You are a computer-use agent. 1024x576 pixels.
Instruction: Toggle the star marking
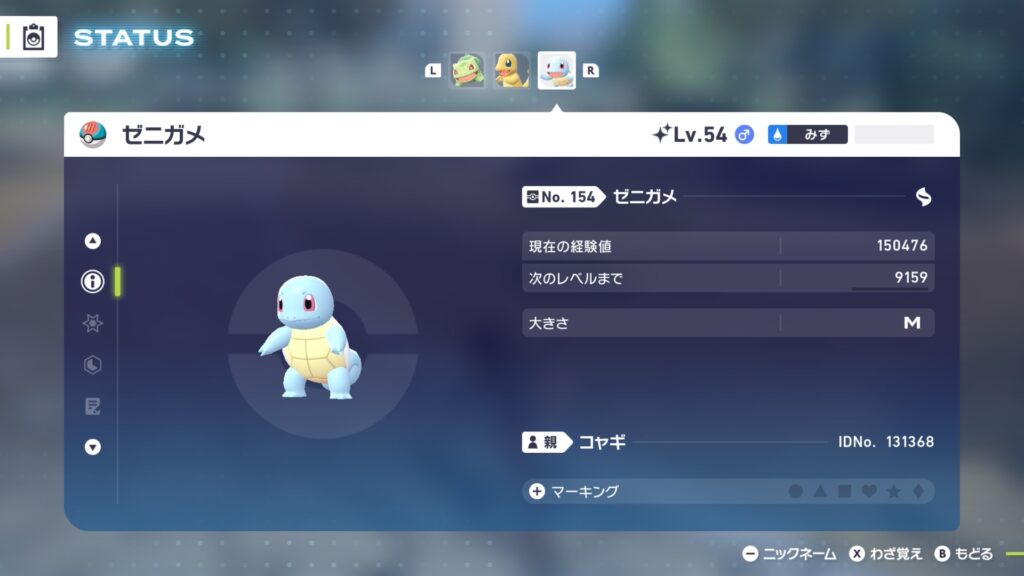click(893, 491)
